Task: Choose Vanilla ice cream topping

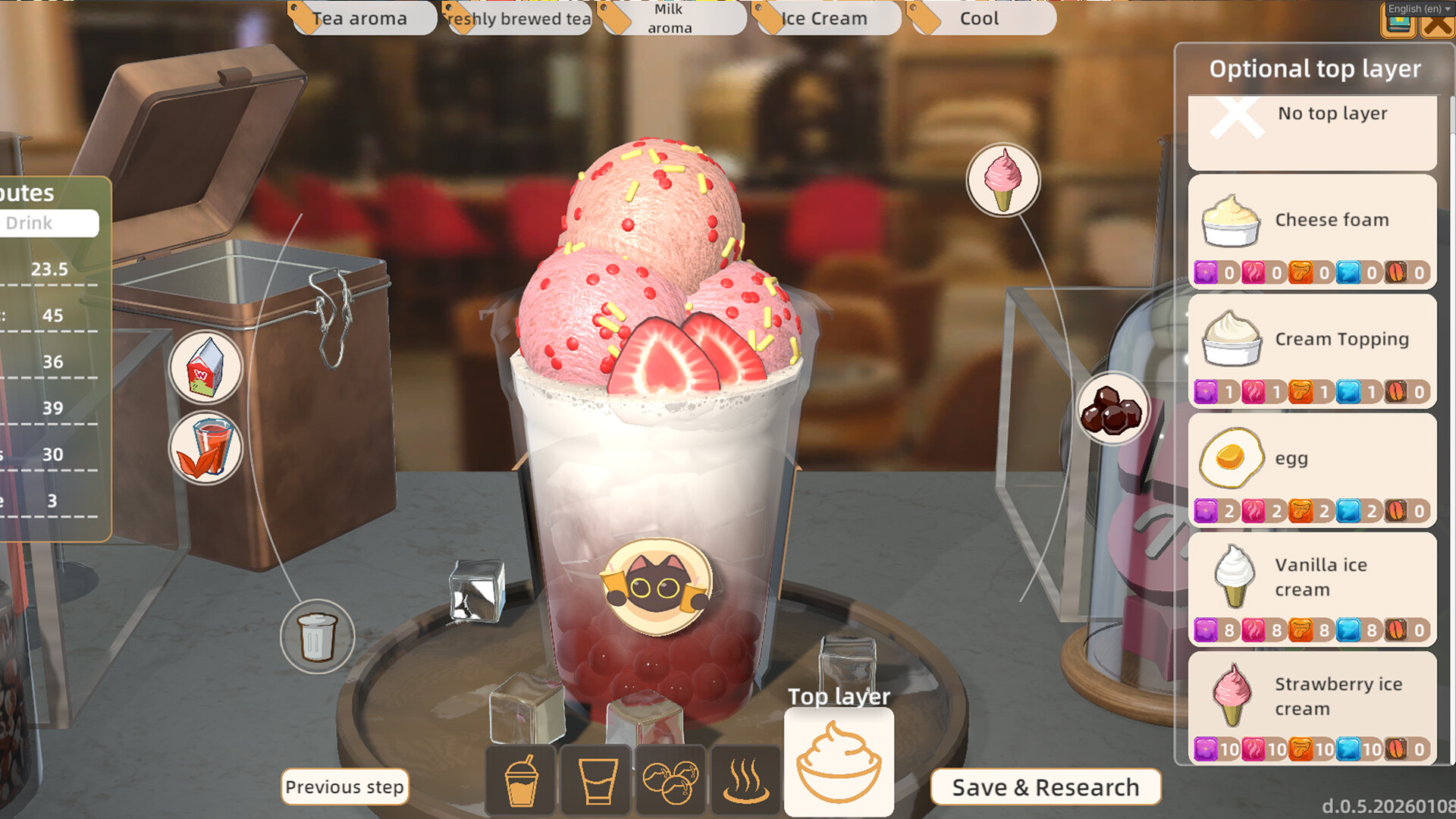Action: tap(1312, 588)
